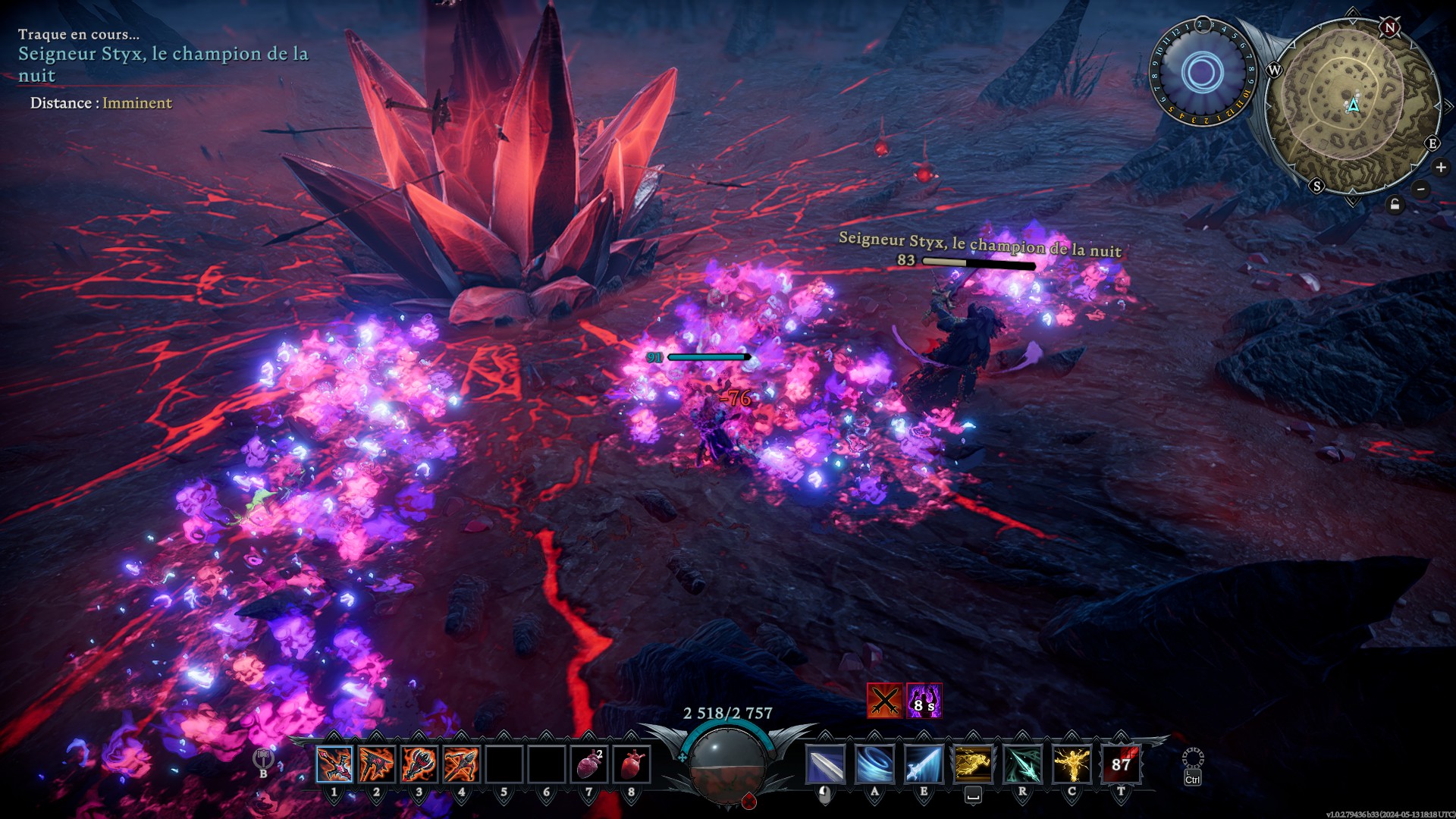This screenshot has width=1456, height=819.
Task: Click the Seigneur Styx tracking objective
Action: click(163, 64)
